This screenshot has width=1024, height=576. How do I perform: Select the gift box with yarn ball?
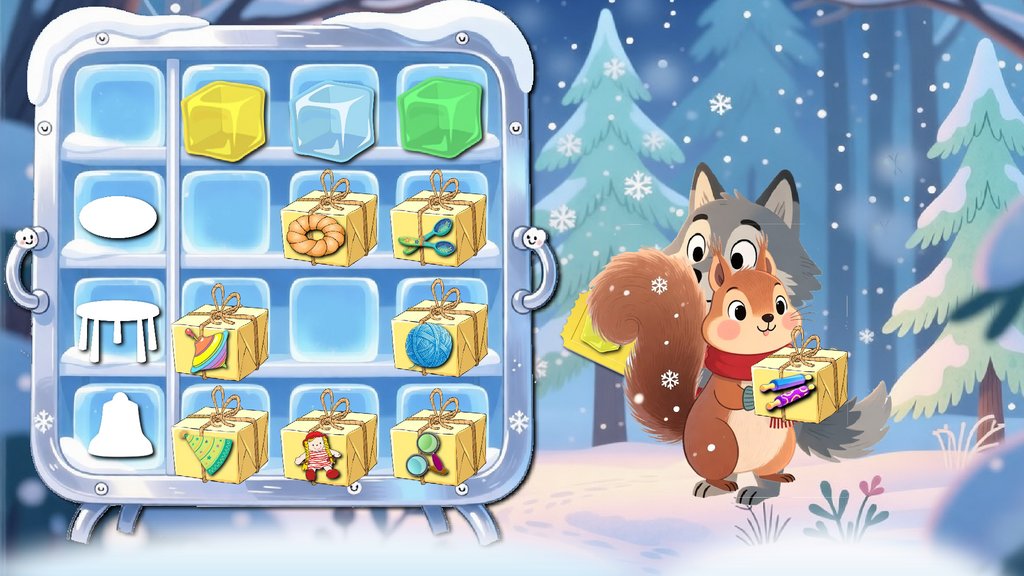(x=437, y=336)
